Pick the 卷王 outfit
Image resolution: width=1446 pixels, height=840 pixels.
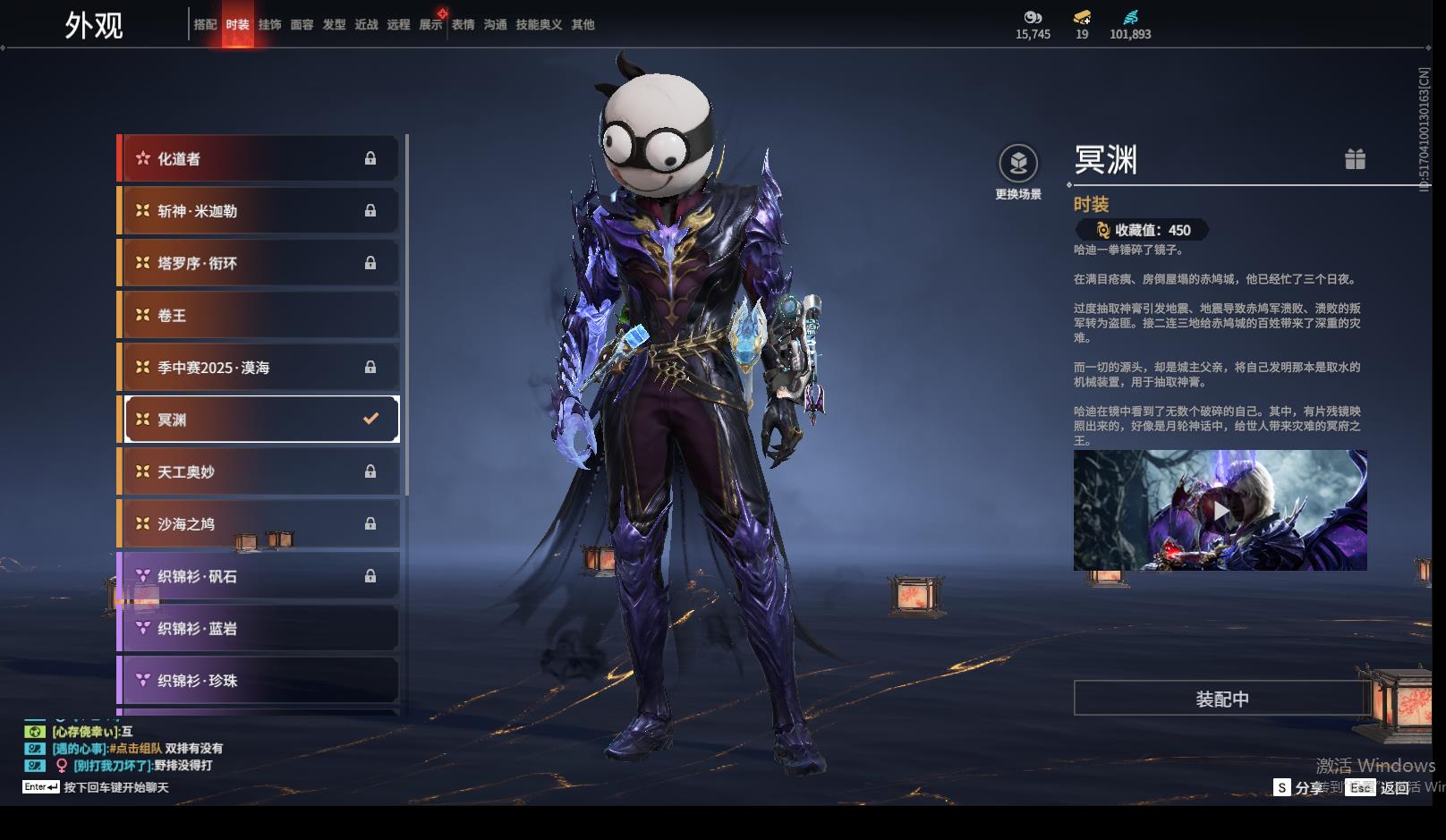point(259,315)
